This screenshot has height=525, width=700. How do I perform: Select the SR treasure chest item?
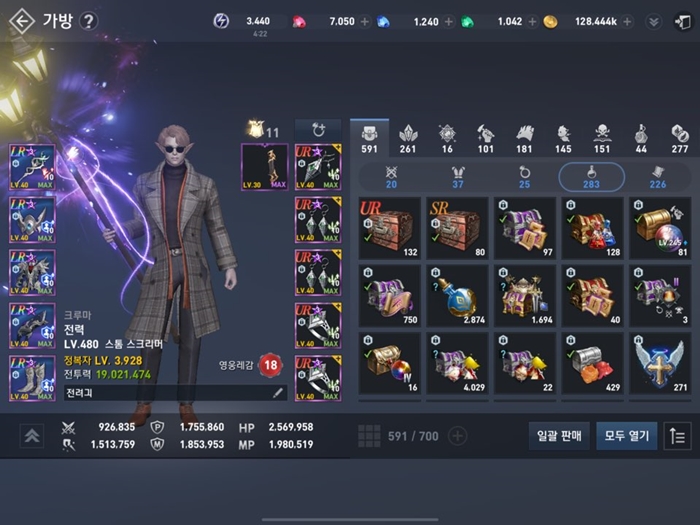pos(457,228)
